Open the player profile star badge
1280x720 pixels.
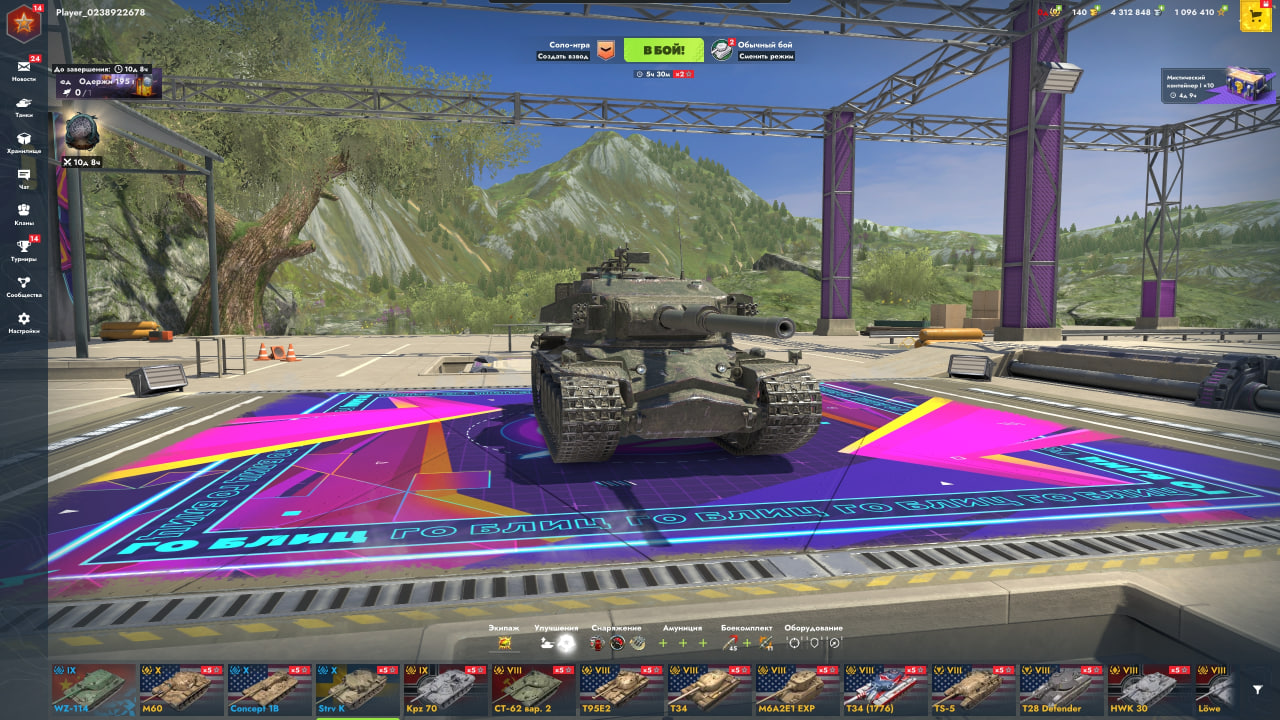coord(23,23)
